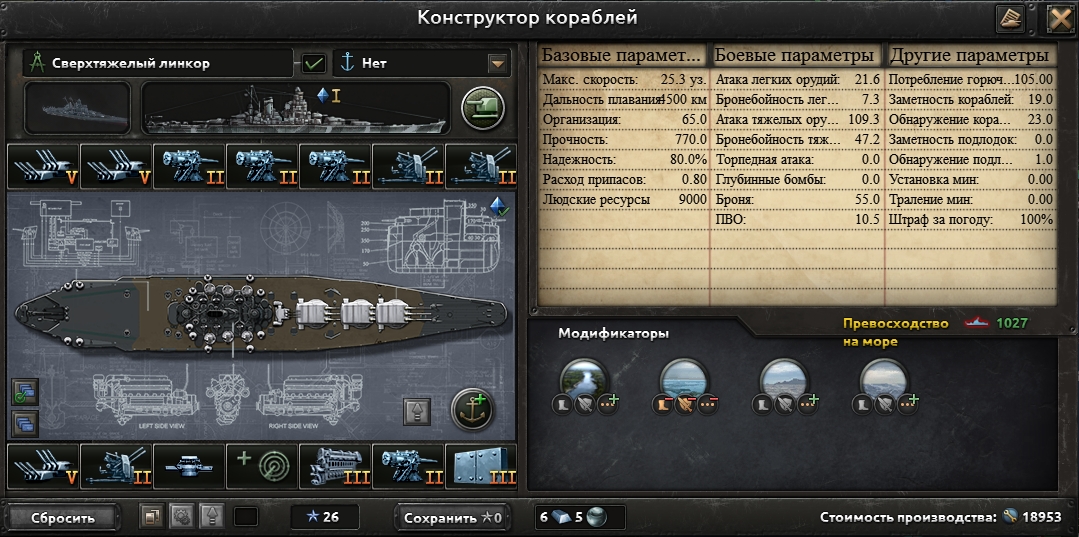Click the stacked cards icon with green checkmark
1079x537 pixels.
23,392
